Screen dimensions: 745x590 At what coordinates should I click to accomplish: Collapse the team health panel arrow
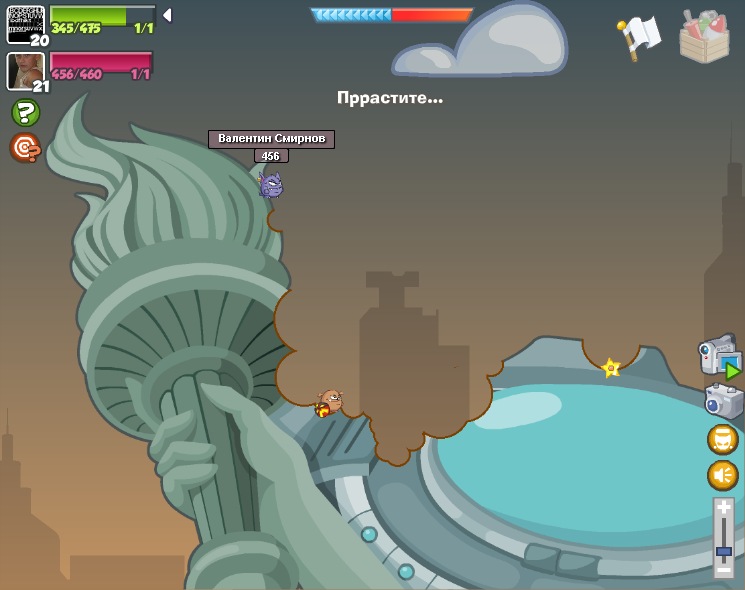click(x=167, y=15)
